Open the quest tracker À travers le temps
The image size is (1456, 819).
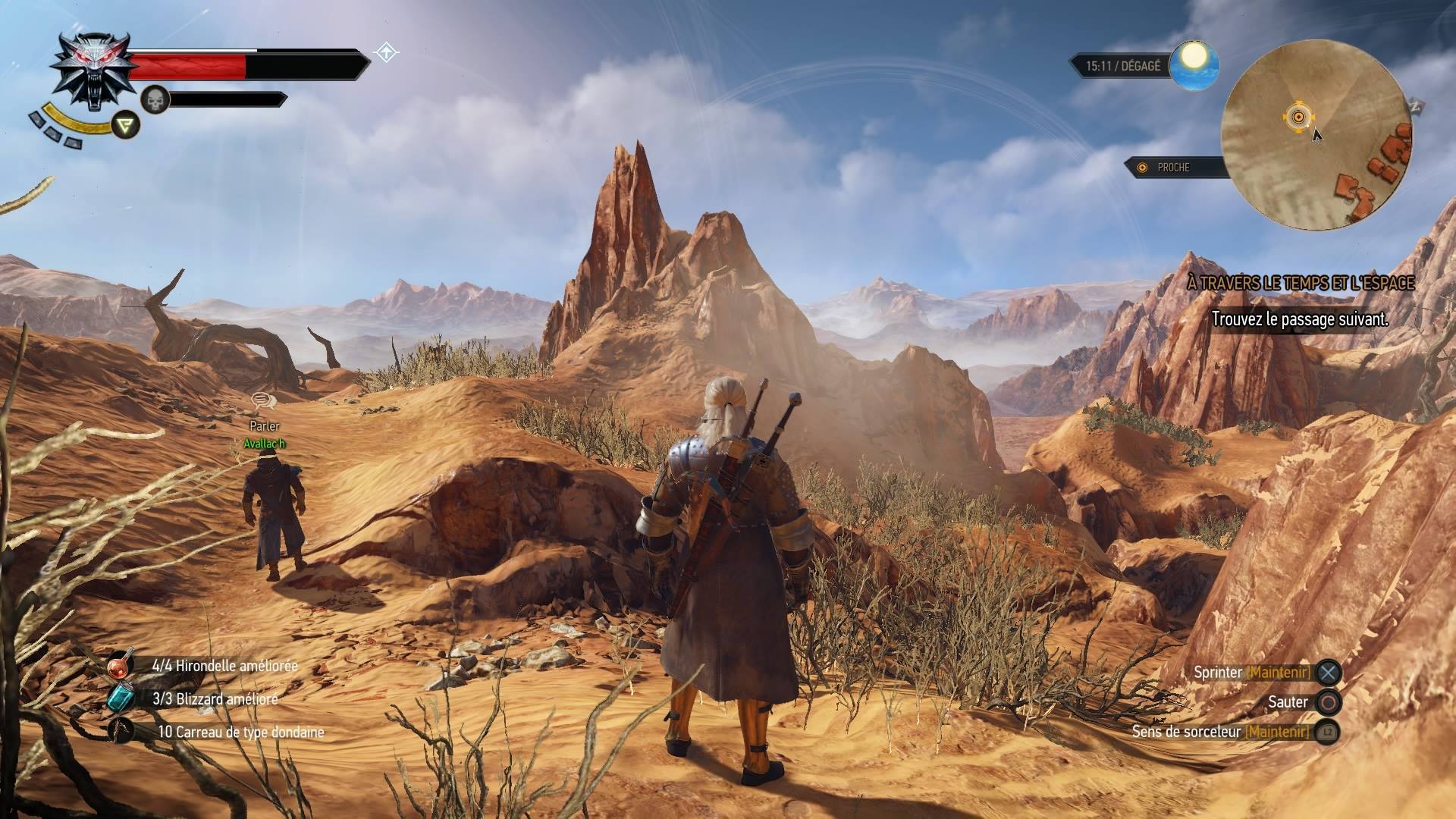tap(1300, 283)
